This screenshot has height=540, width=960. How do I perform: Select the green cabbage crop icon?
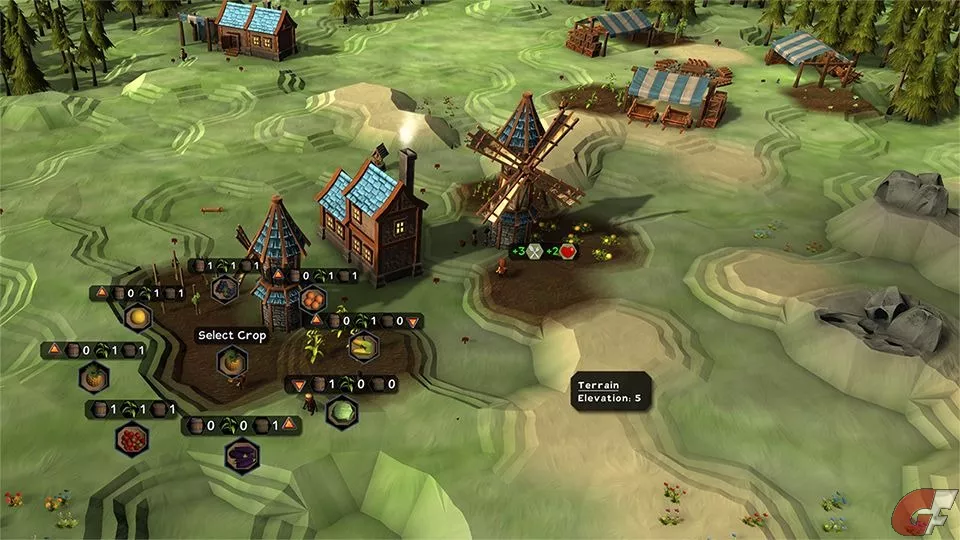pos(342,409)
